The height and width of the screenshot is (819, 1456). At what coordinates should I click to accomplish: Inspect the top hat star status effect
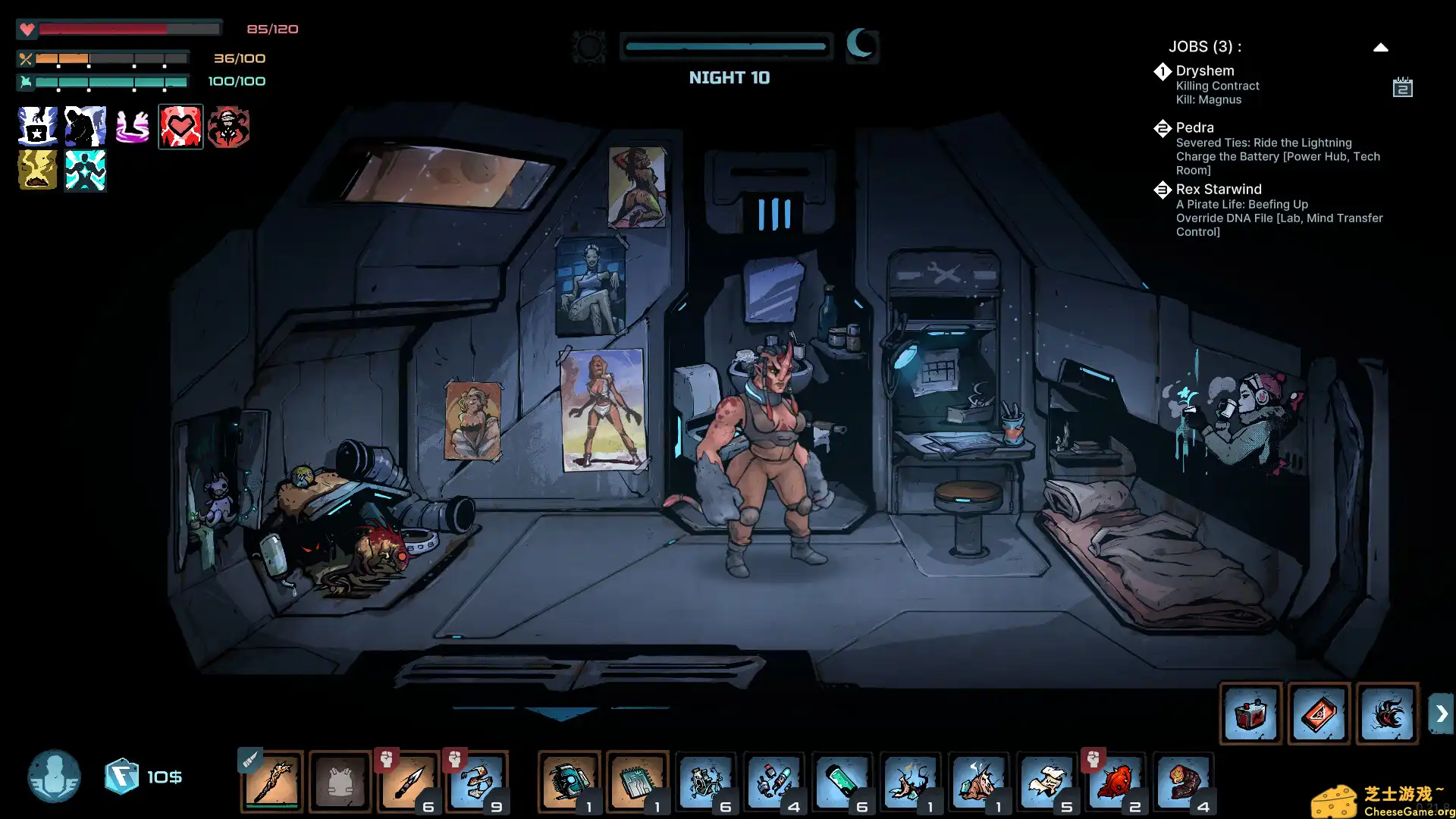(37, 127)
